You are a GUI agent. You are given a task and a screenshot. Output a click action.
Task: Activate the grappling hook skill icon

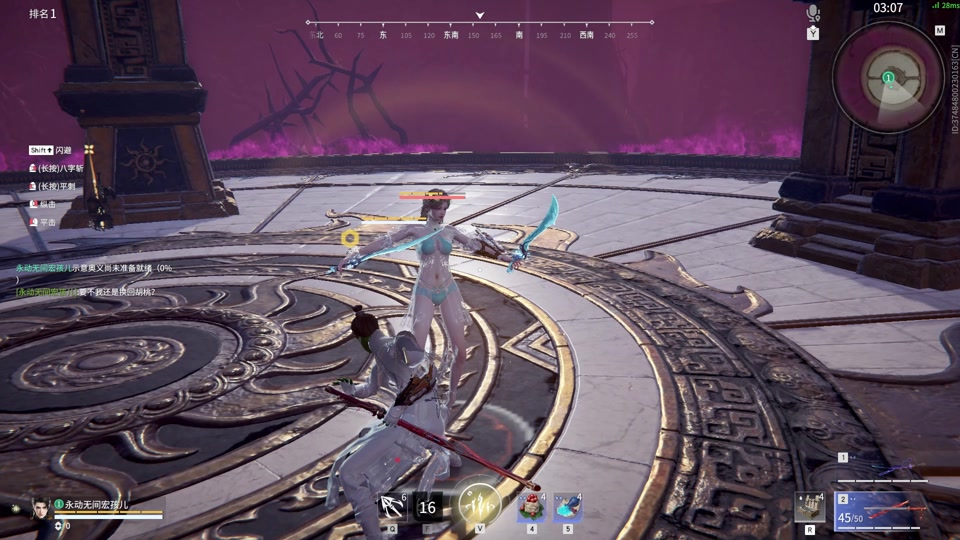pos(391,507)
